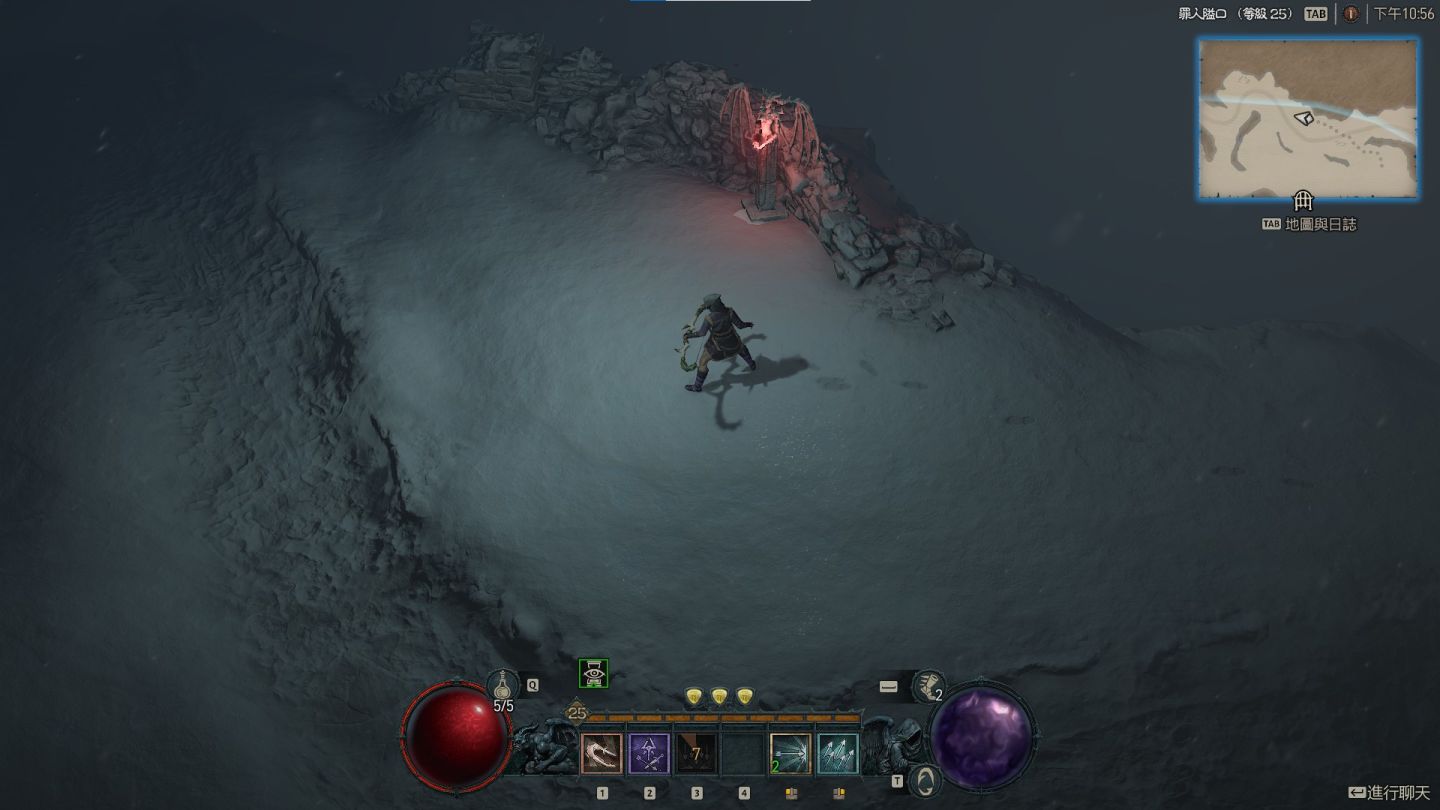This screenshot has height=810, width=1440.
Task: Click the level 25 experience badge
Action: coord(577,713)
